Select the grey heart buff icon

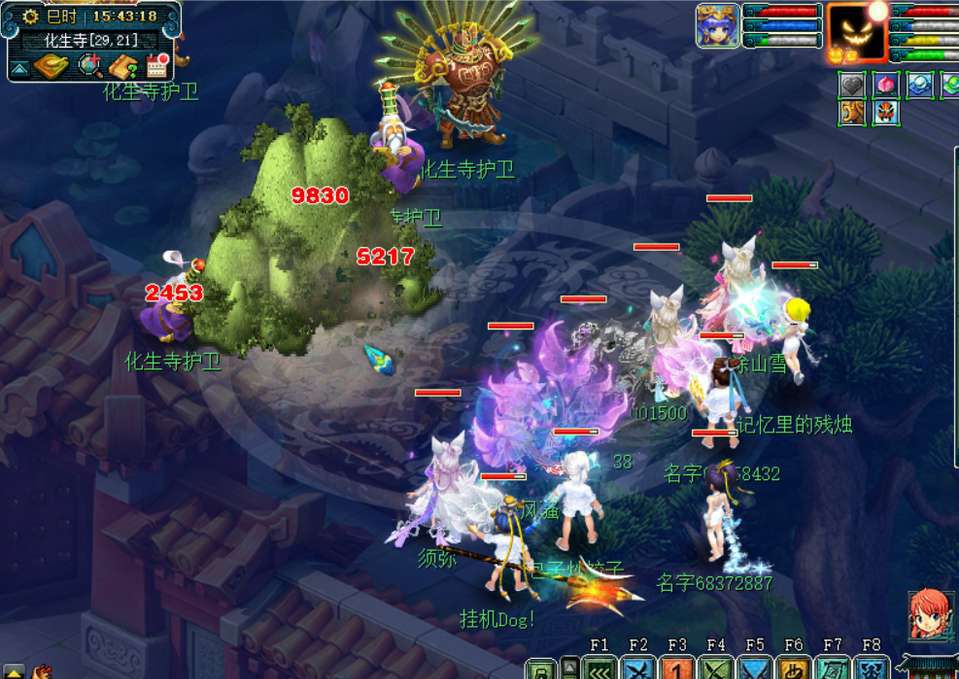pos(852,85)
